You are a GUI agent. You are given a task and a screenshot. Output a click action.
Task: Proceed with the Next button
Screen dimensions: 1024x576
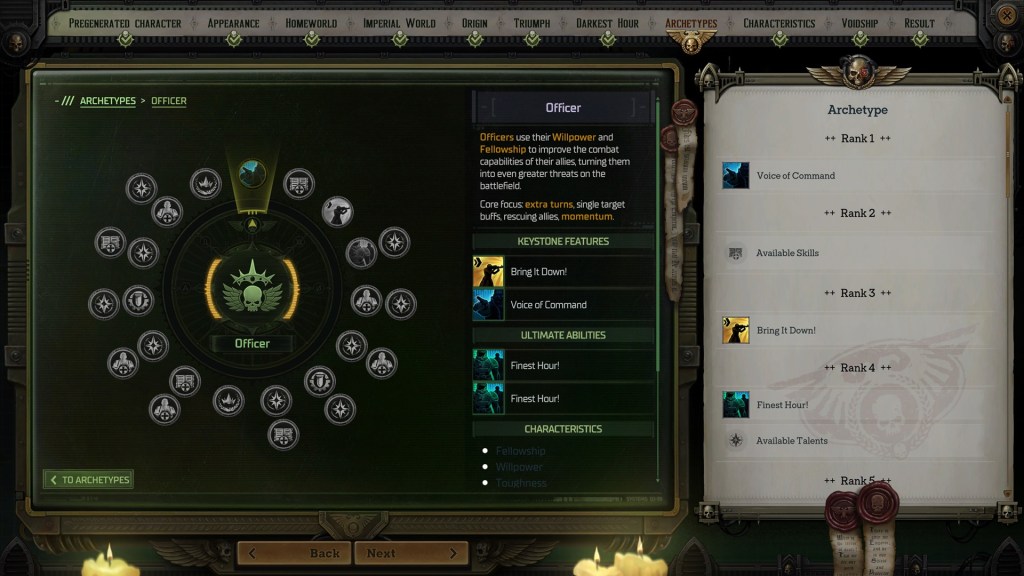pyautogui.click(x=411, y=553)
